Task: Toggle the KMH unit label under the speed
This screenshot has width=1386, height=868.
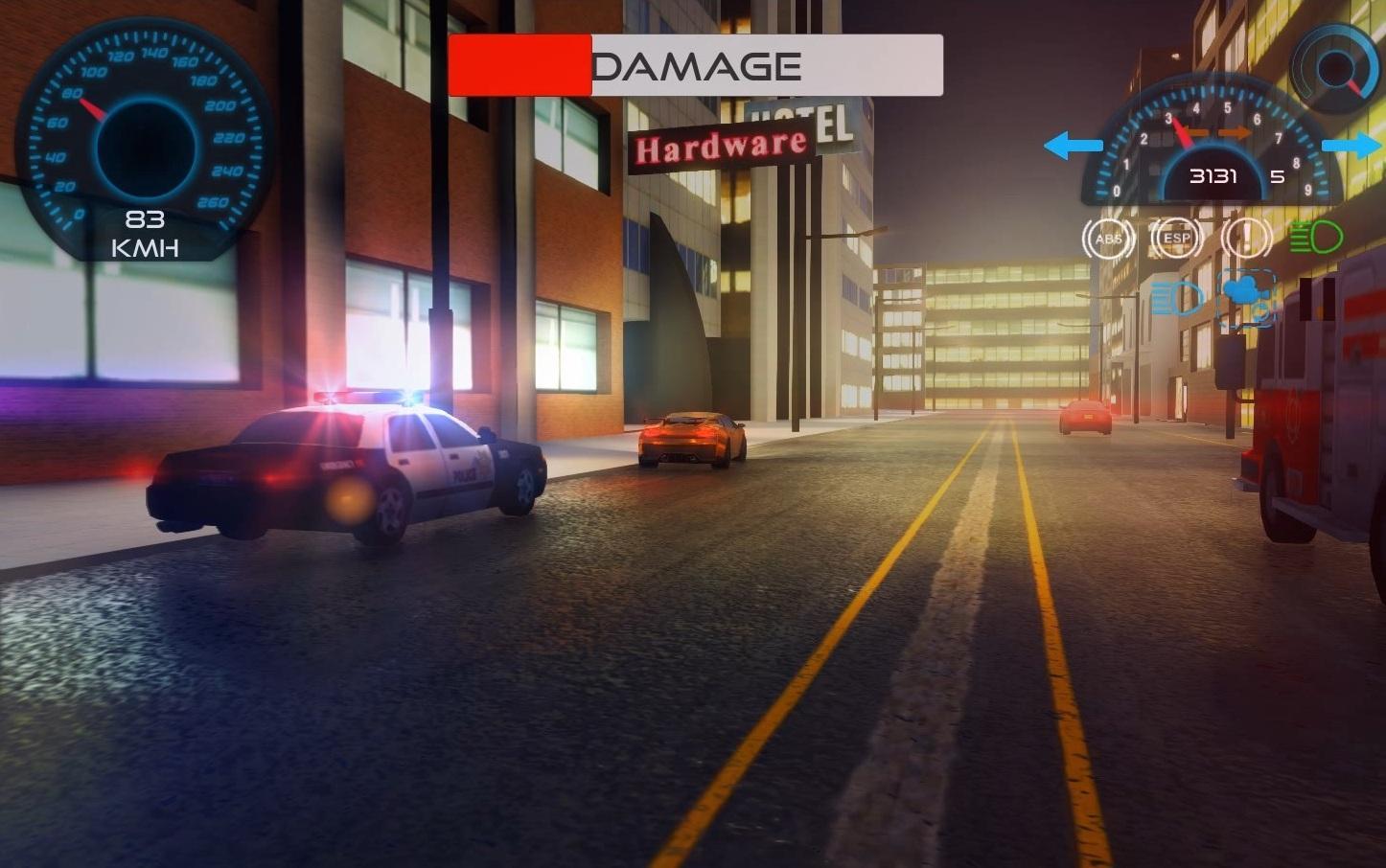Action: (x=147, y=249)
